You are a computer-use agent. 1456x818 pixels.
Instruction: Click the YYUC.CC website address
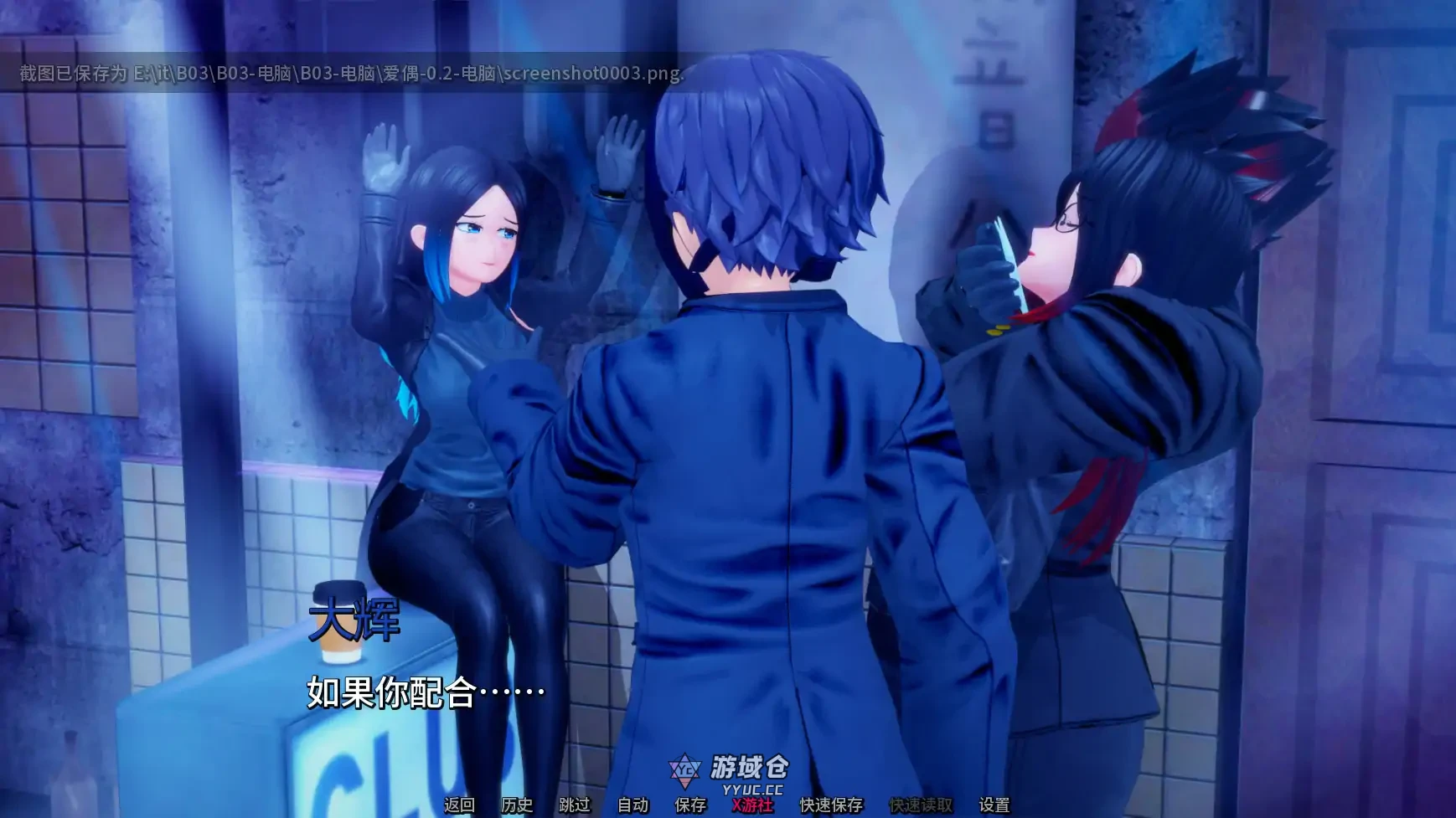tap(752, 787)
